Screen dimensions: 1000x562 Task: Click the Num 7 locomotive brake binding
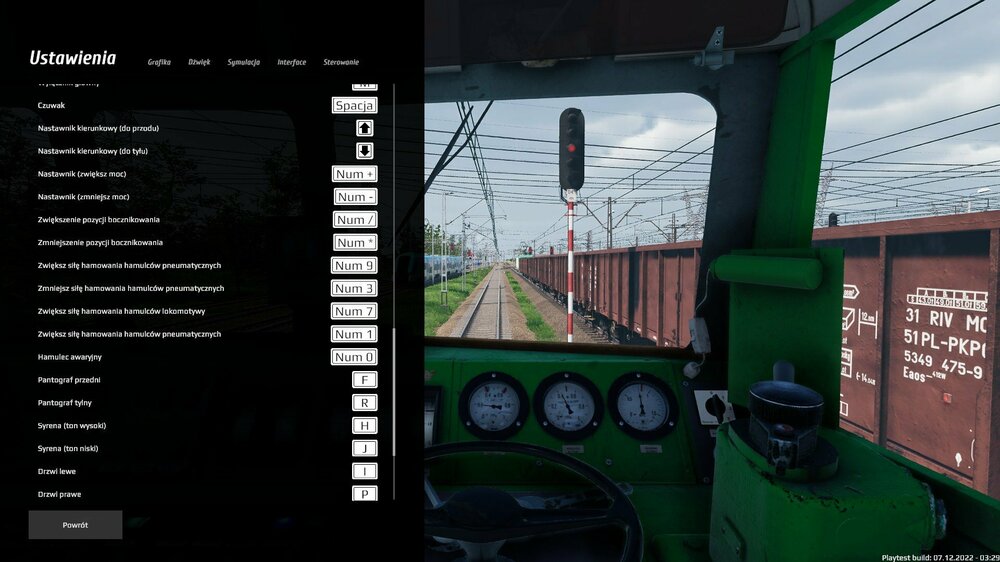pyautogui.click(x=355, y=311)
